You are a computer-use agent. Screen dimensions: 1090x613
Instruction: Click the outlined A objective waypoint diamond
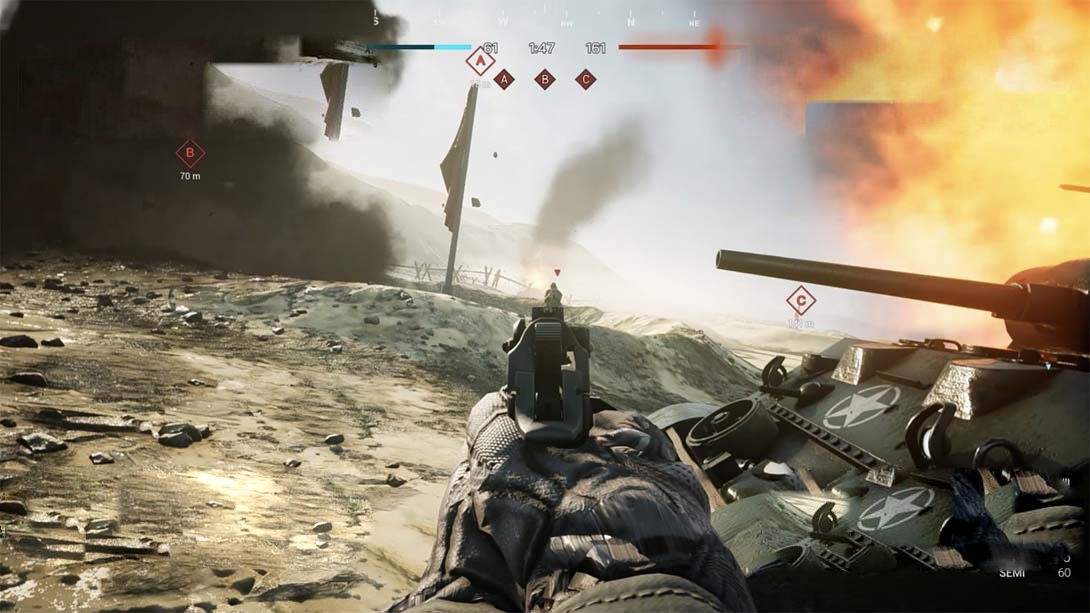(480, 62)
